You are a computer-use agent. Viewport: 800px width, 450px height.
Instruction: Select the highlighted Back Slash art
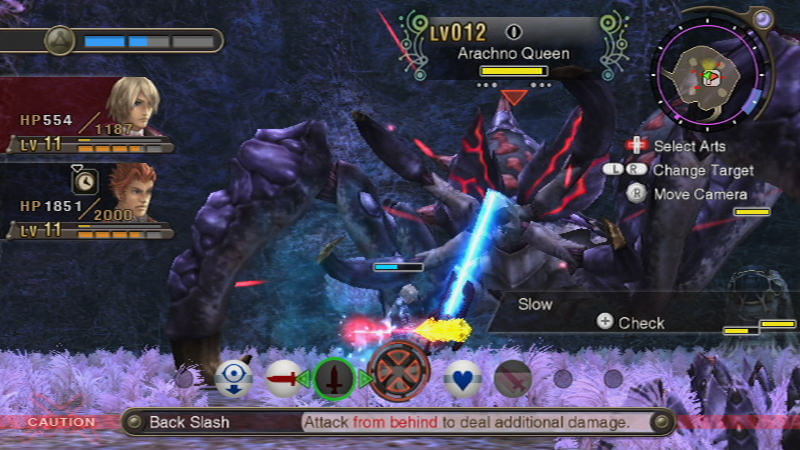coord(334,379)
